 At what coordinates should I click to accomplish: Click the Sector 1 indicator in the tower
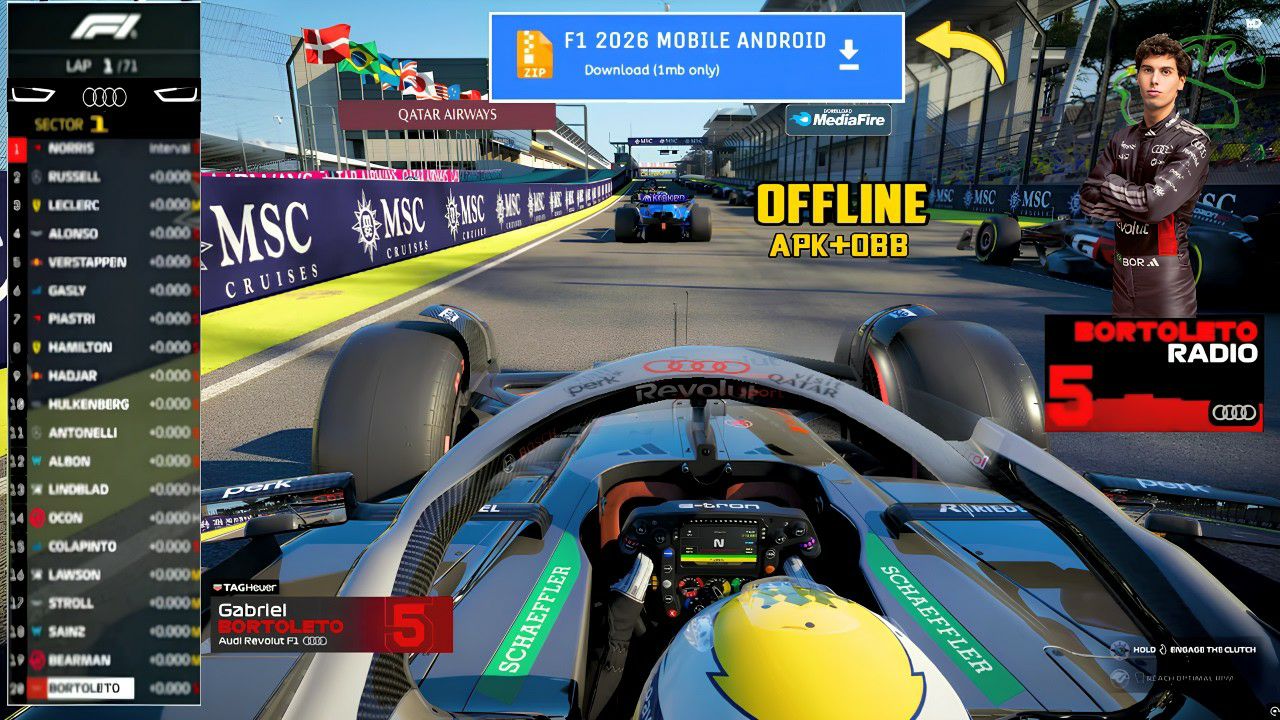[x=72, y=125]
